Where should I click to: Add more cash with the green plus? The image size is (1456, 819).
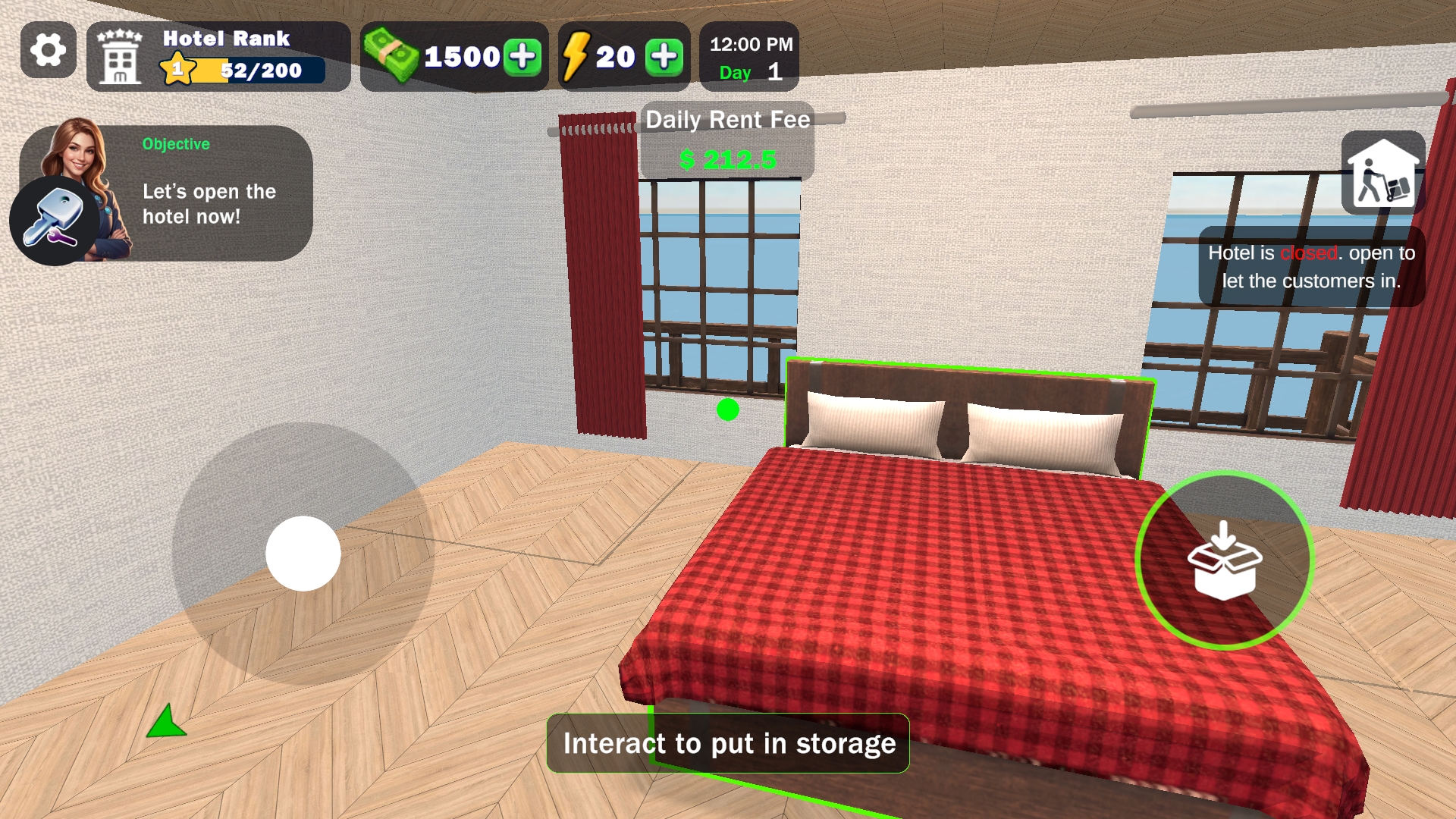coord(522,57)
